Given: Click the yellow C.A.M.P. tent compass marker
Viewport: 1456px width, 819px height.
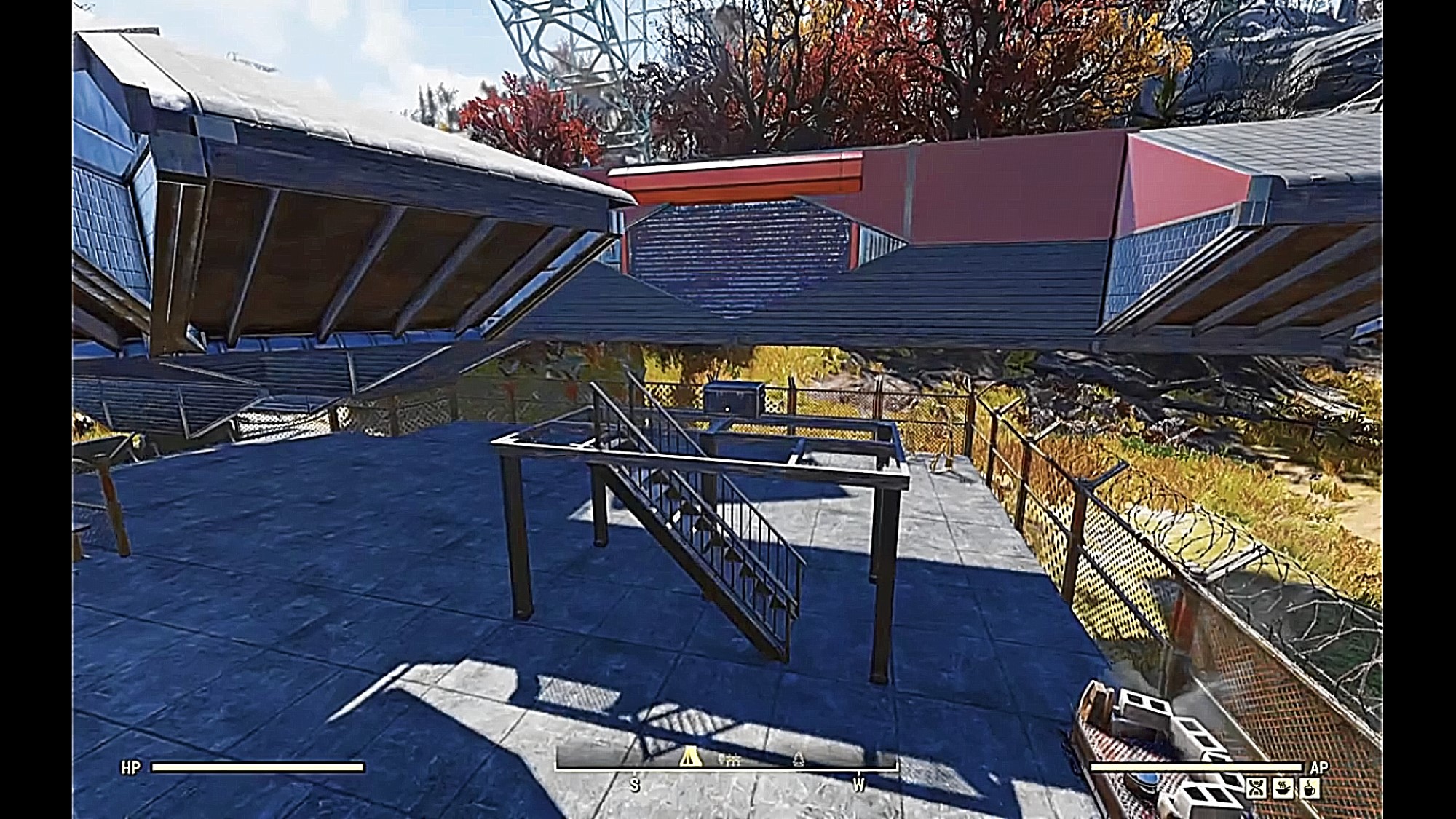Looking at the screenshot, I should point(690,759).
